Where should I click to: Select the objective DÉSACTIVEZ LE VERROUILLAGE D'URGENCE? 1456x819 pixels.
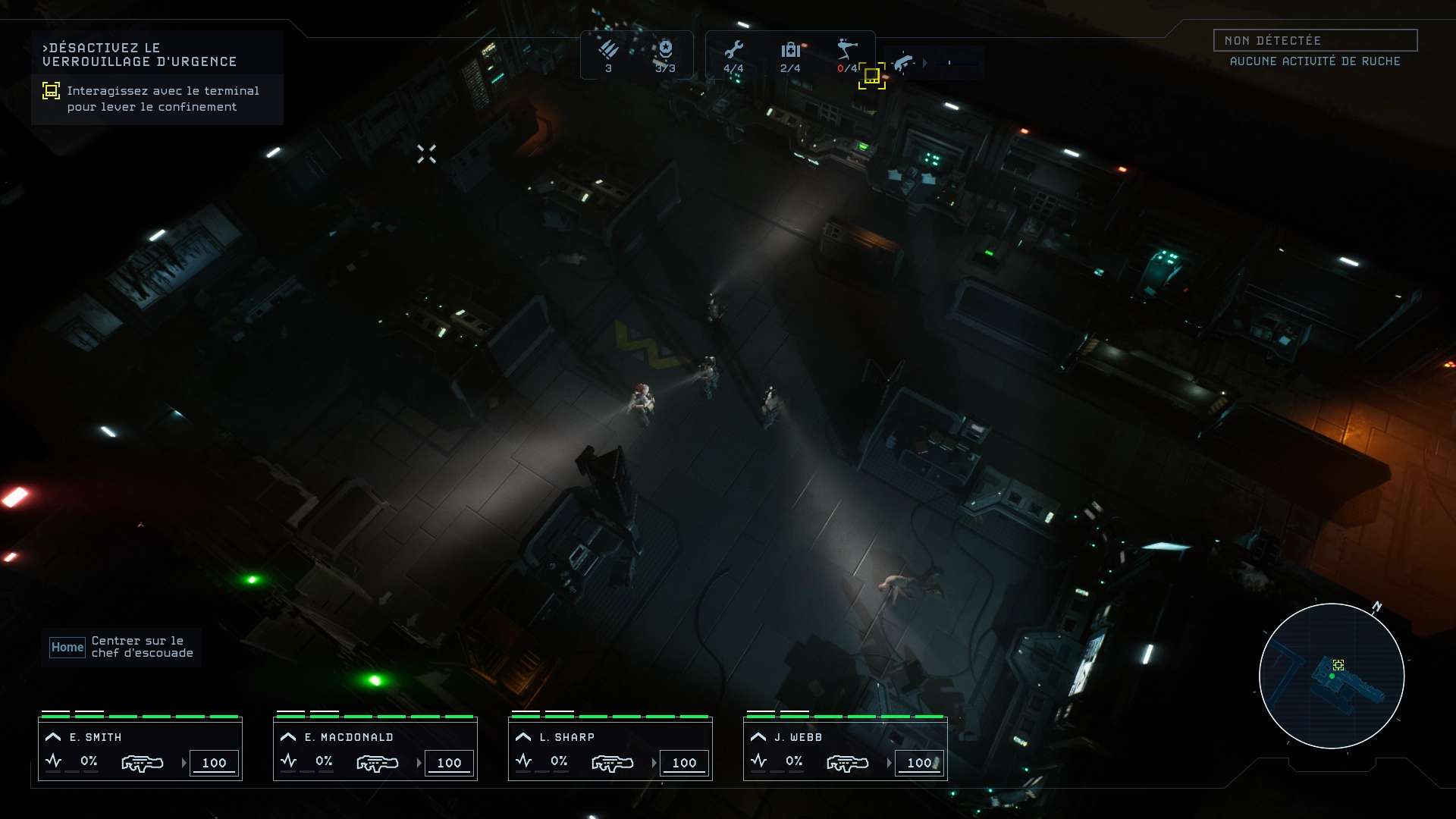tap(143, 53)
